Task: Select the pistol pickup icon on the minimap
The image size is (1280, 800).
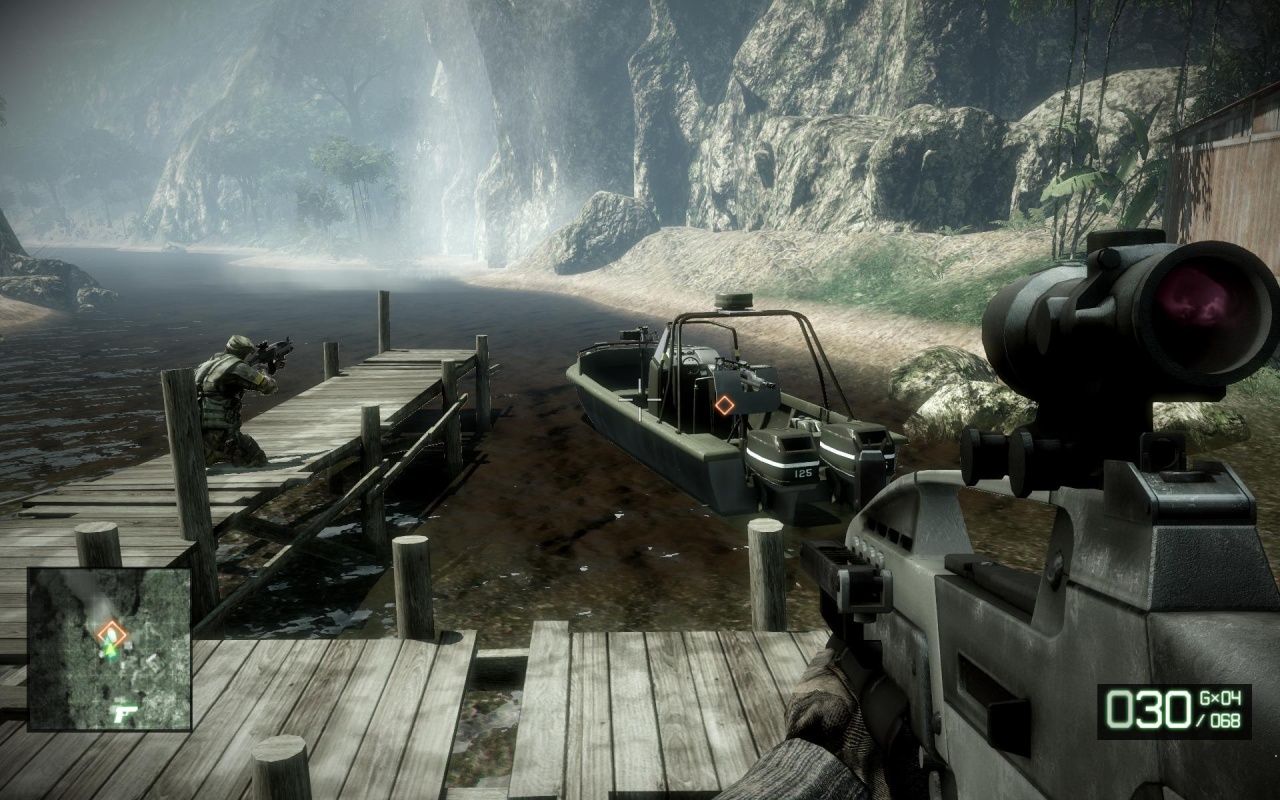Action: point(124,713)
